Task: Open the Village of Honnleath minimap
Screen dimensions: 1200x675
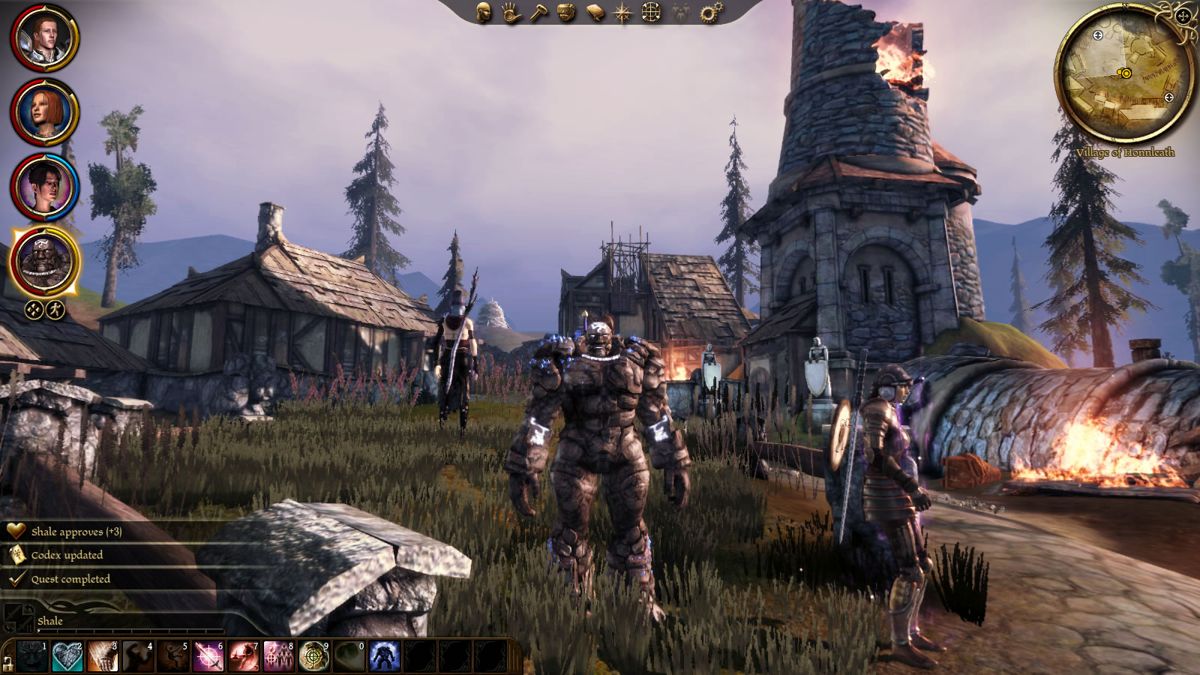Action: point(1124,73)
